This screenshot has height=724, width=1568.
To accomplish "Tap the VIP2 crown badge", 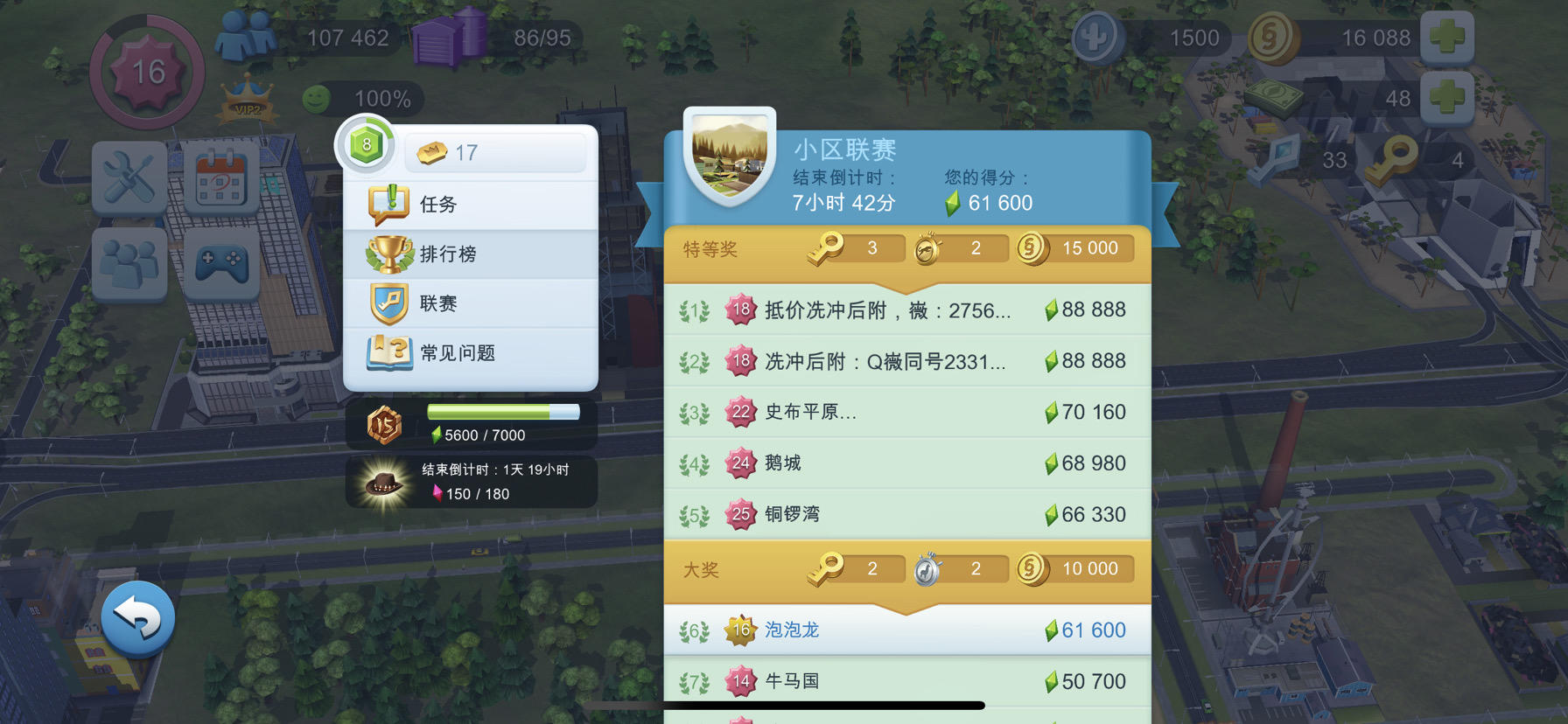I will tap(246, 102).
